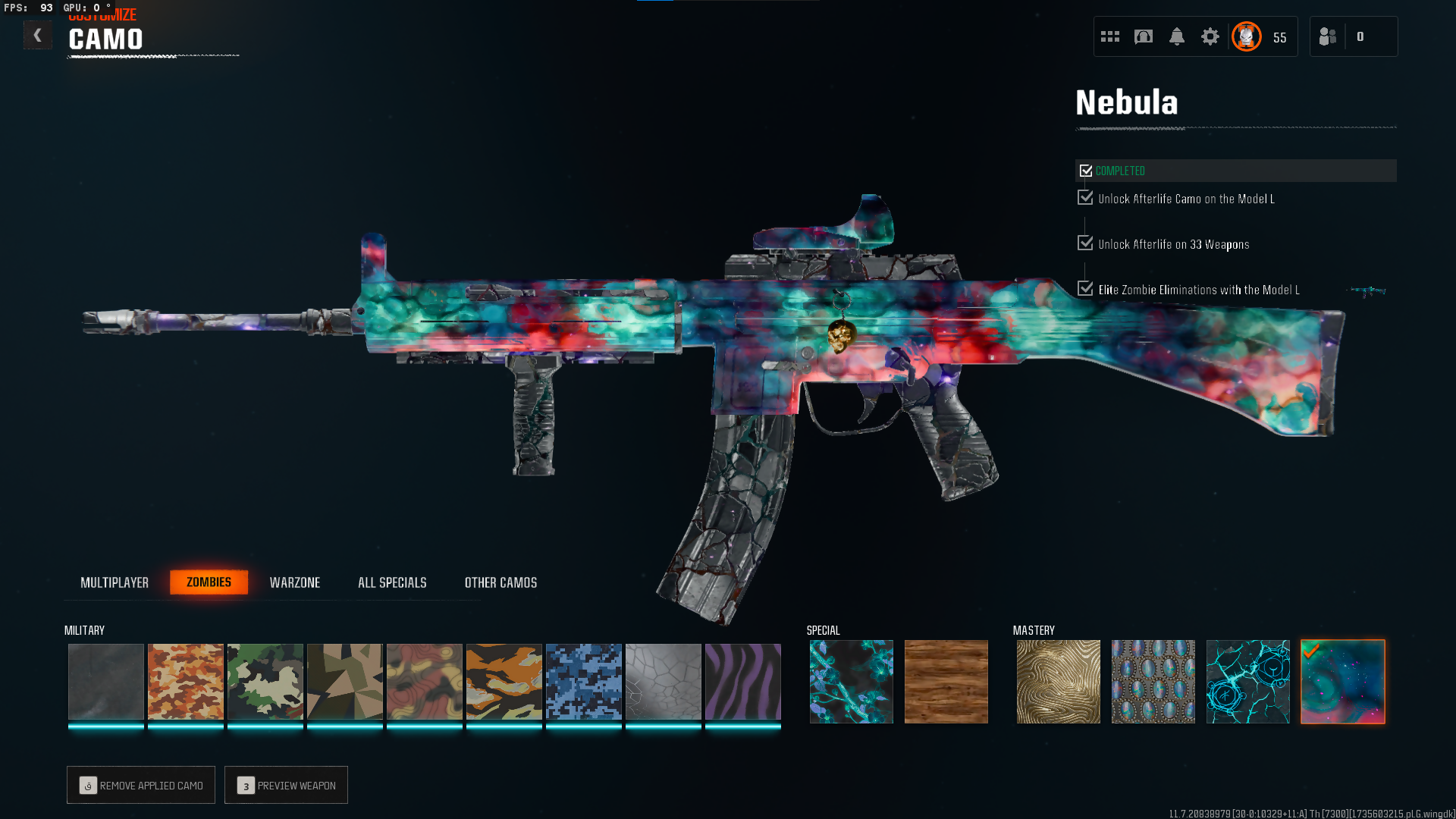Switch to the Multiplayer camo tab
The height and width of the screenshot is (819, 1456).
115,582
